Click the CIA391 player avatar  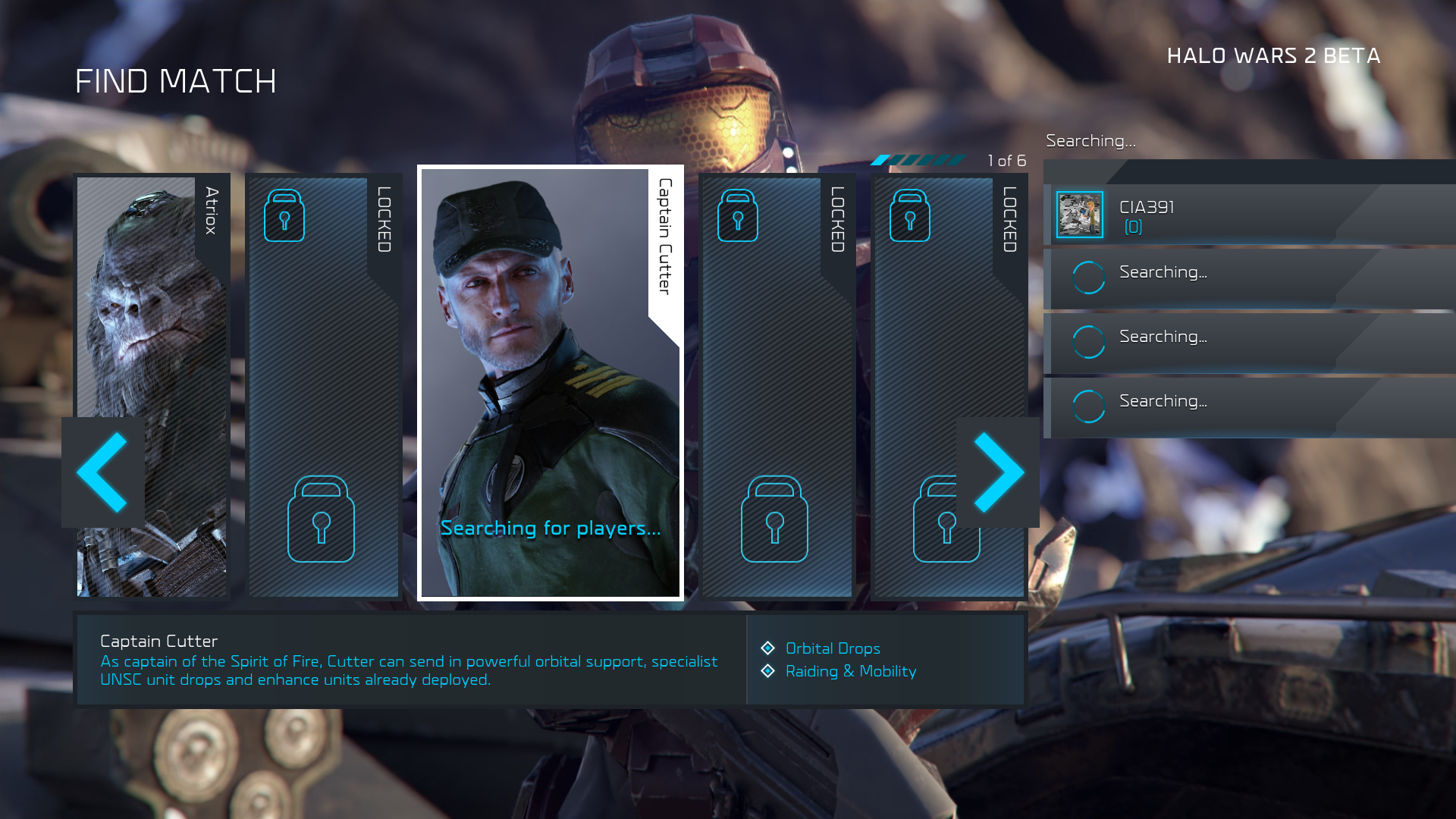[x=1080, y=215]
